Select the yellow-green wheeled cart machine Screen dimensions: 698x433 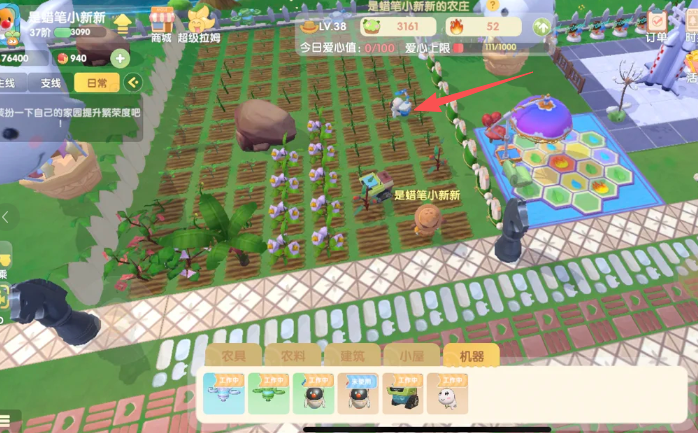click(402, 394)
